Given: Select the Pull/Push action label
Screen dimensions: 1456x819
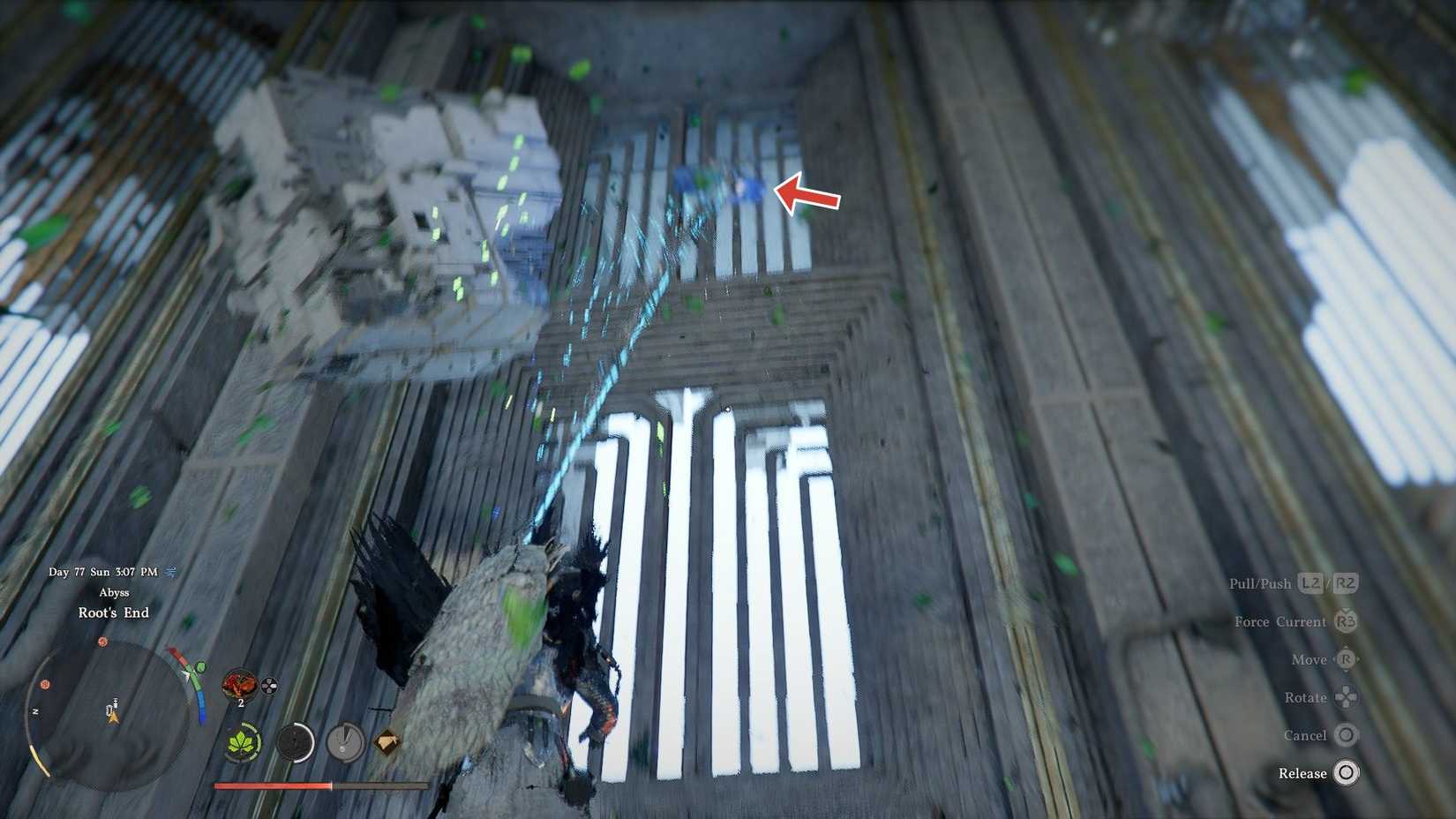Looking at the screenshot, I should [x=1261, y=582].
